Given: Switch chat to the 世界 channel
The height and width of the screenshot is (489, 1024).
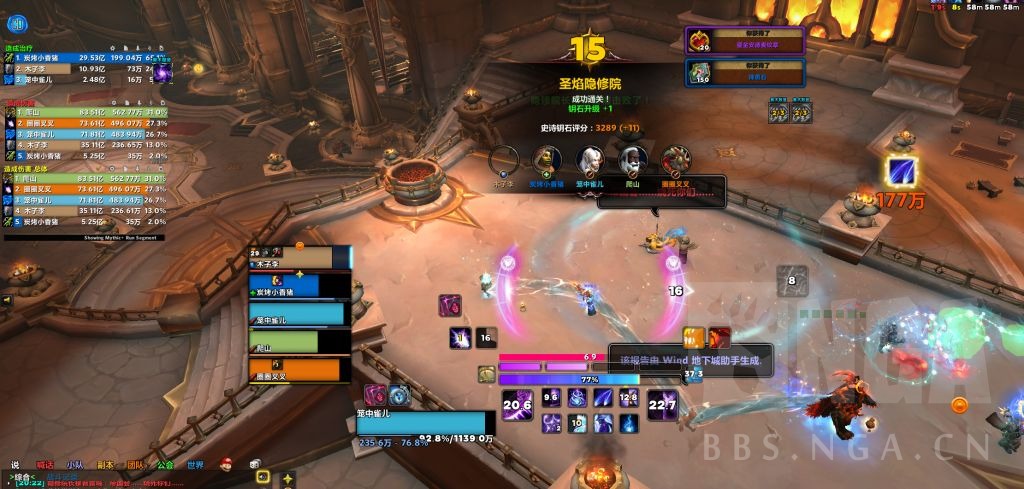Looking at the screenshot, I should point(195,465).
